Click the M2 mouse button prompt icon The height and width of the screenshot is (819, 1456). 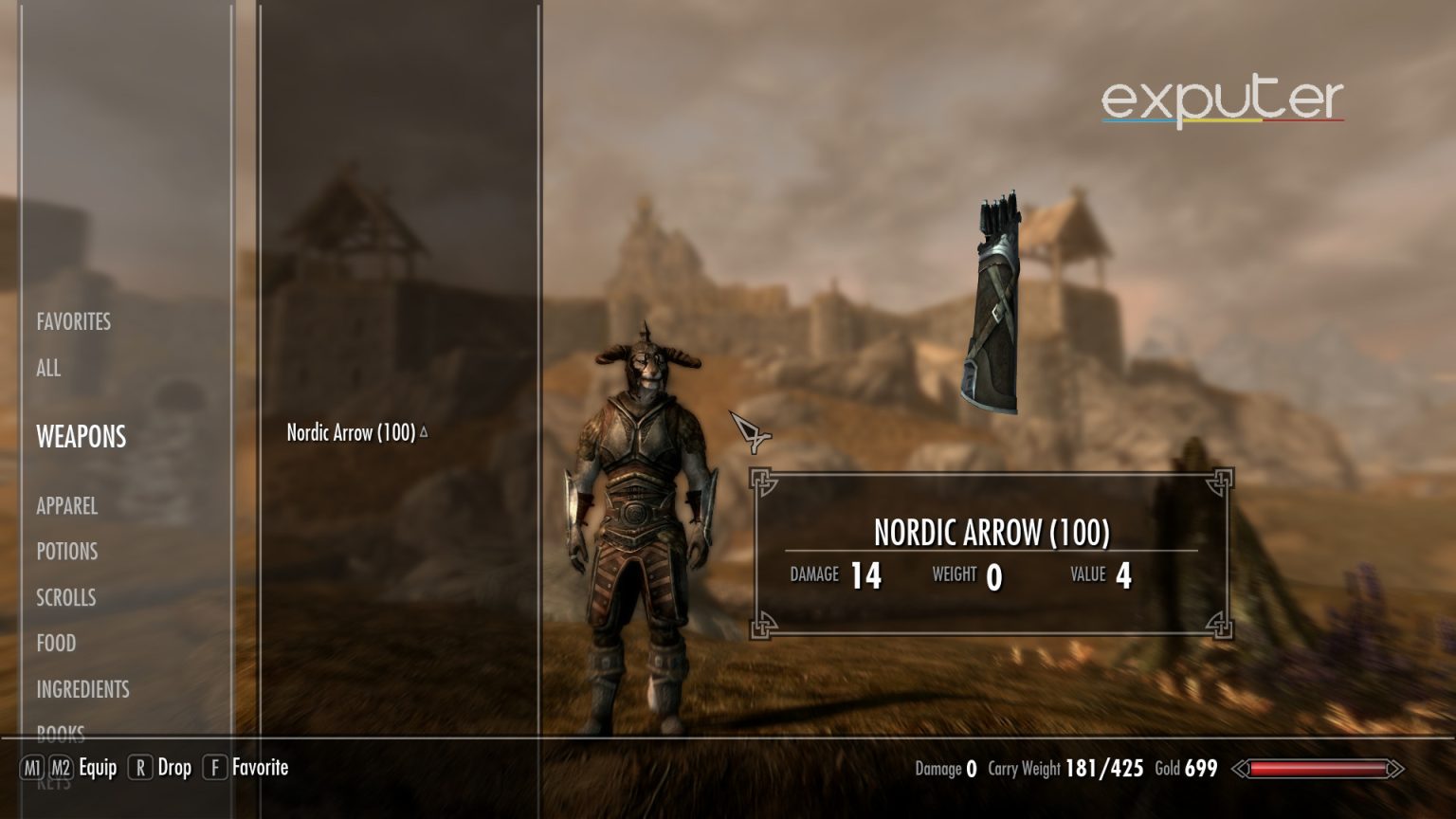[62, 768]
